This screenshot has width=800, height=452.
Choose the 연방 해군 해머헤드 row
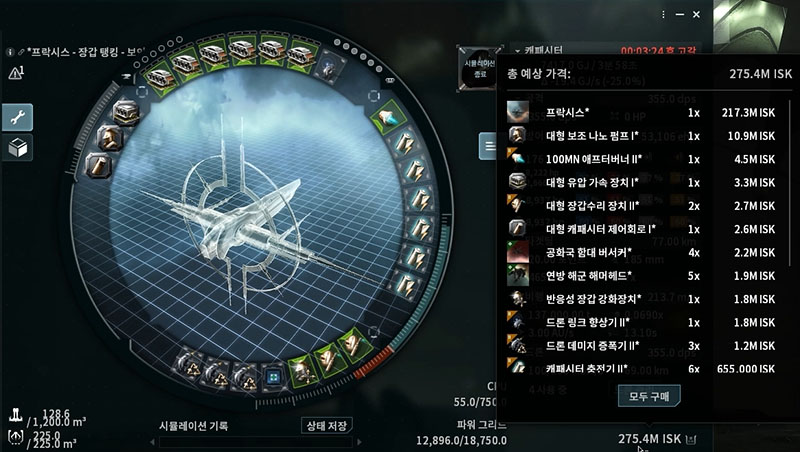pos(640,275)
